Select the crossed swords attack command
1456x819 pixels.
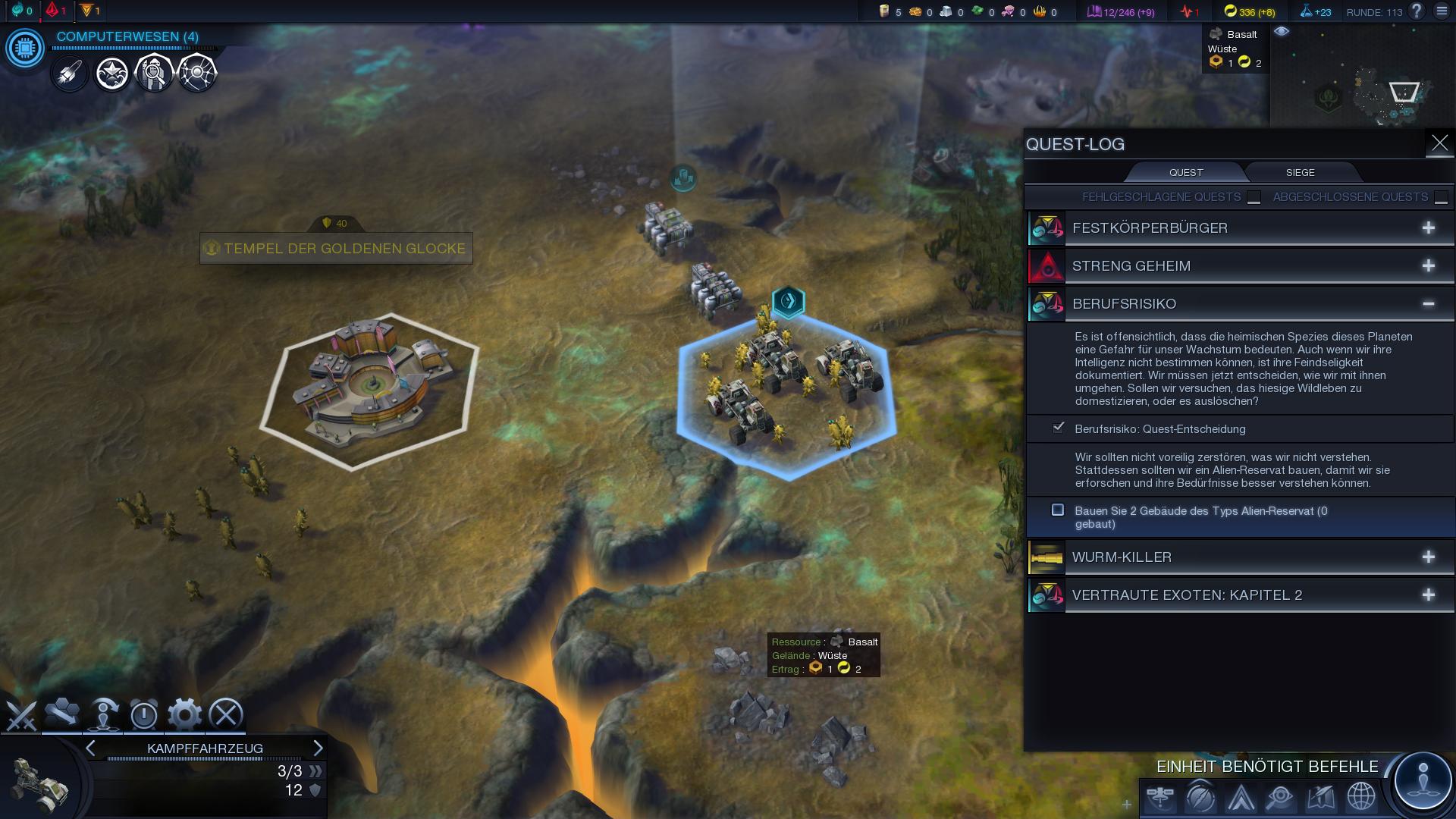tap(21, 714)
